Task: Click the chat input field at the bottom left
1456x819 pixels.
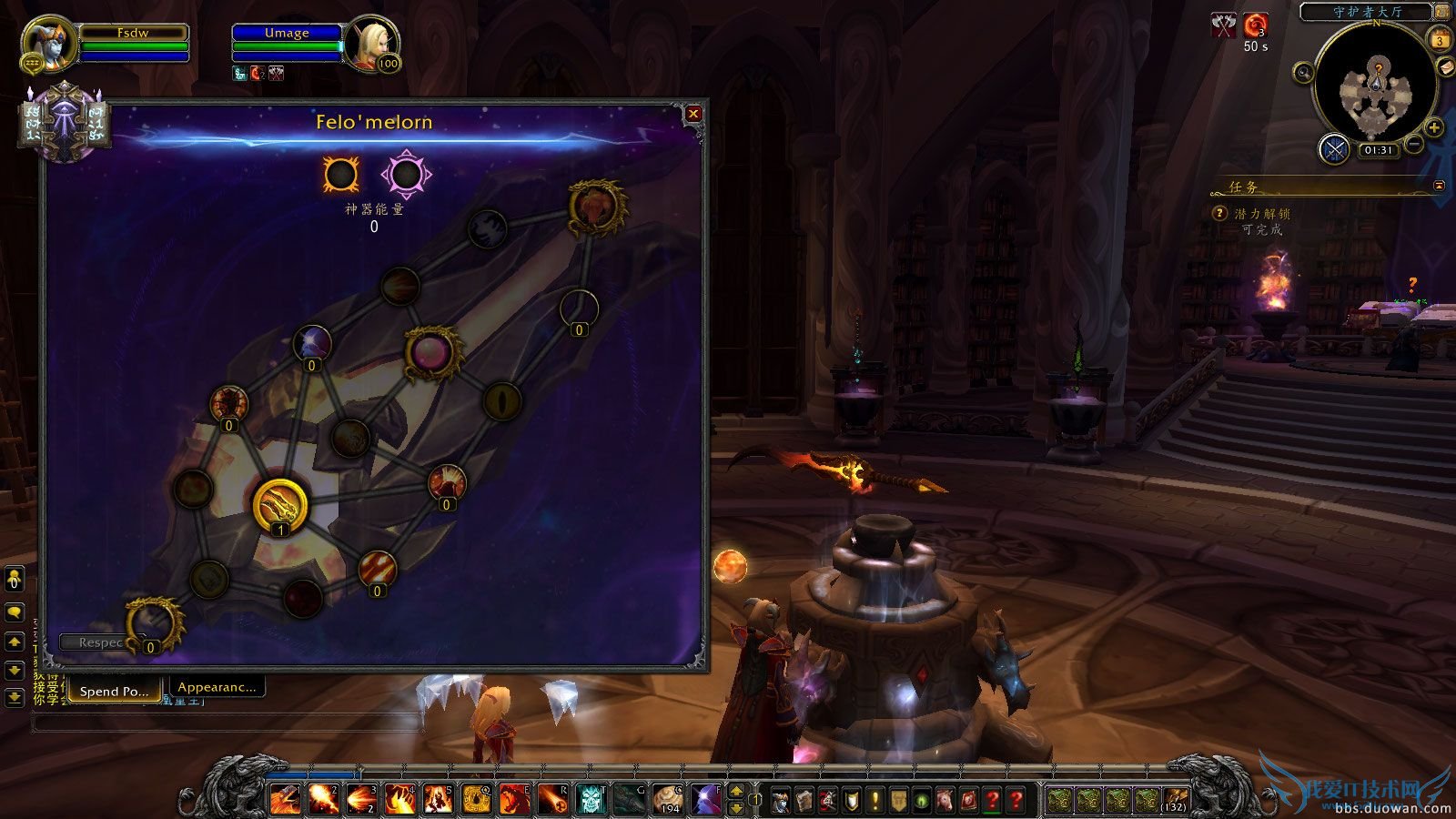Action: click(x=227, y=720)
